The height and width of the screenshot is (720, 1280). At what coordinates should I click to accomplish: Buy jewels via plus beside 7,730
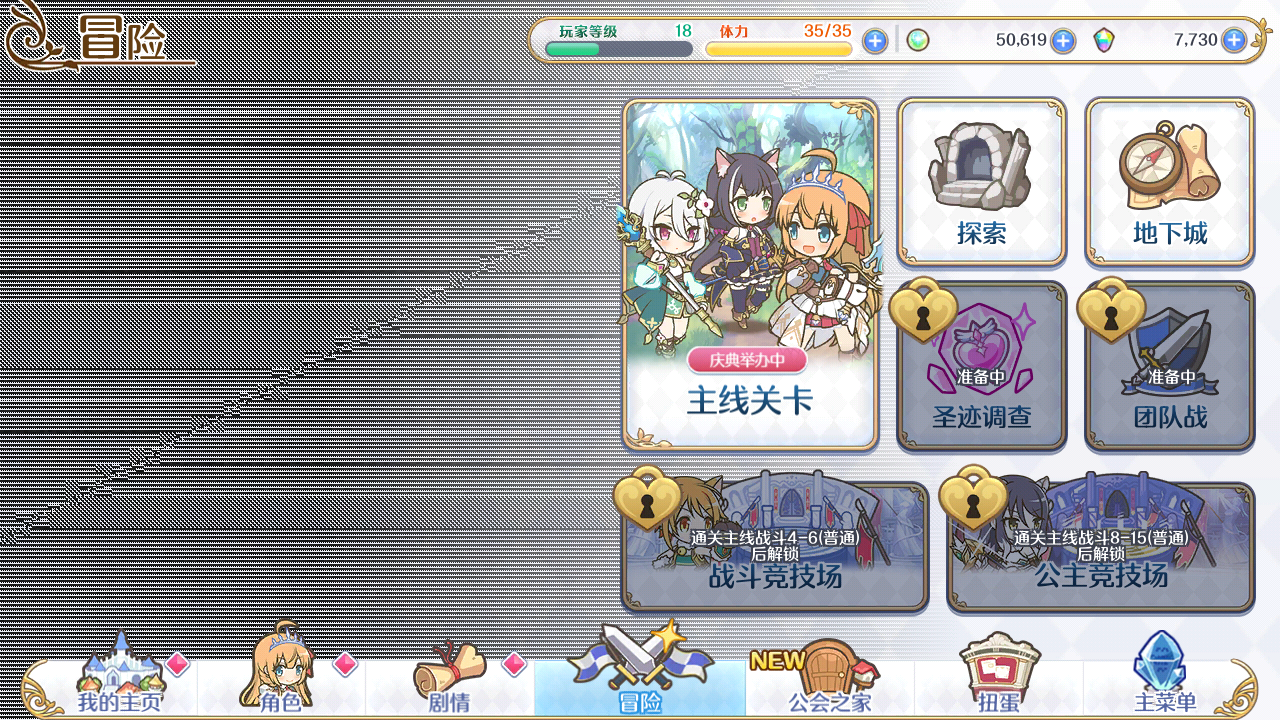click(x=1234, y=41)
